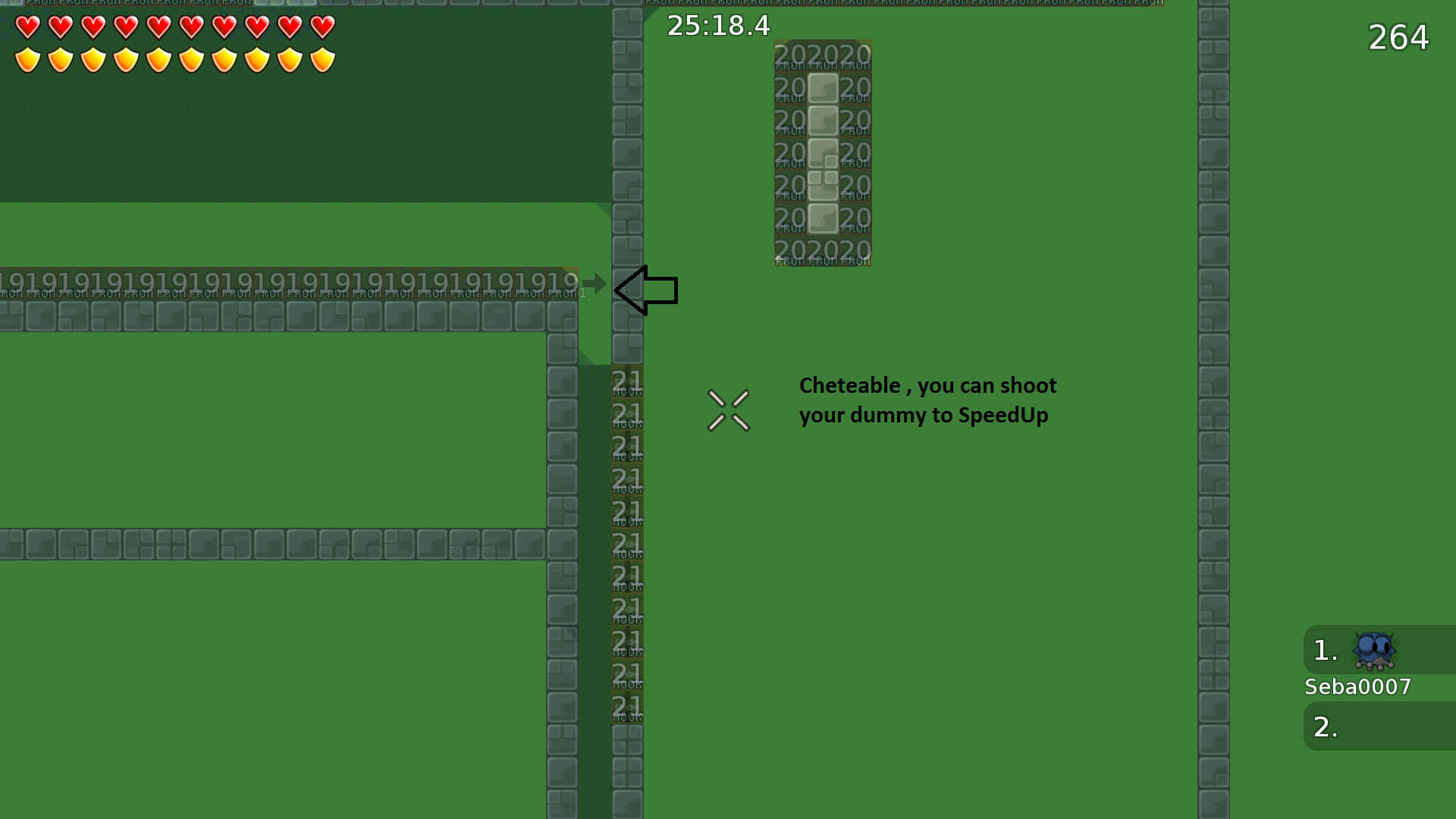The image size is (1456, 819).
Task: Click the fifth heart icon
Action: click(x=158, y=26)
